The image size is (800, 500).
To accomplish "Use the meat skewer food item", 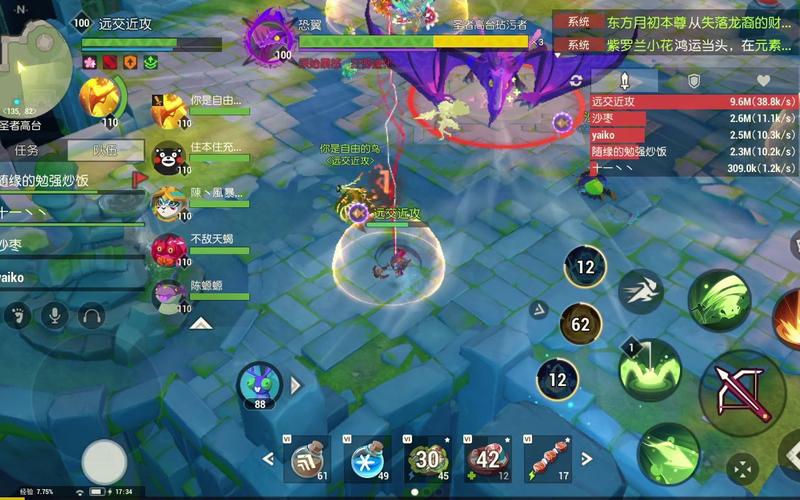I will pos(547,459).
